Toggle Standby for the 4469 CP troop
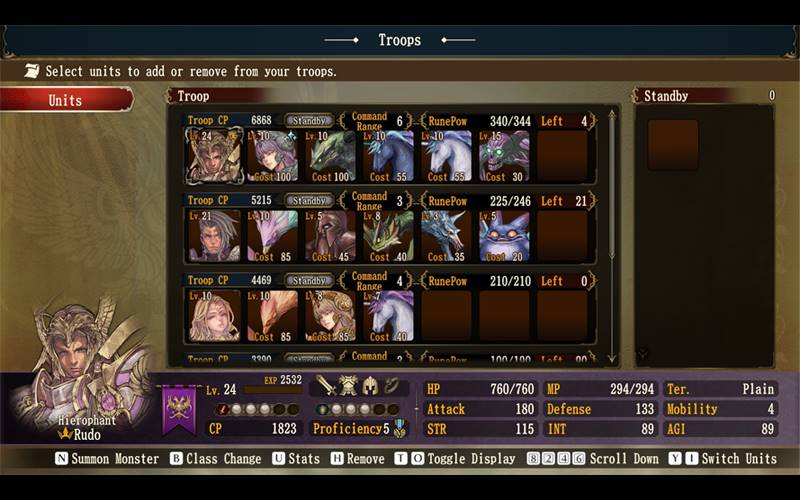 [x=309, y=281]
